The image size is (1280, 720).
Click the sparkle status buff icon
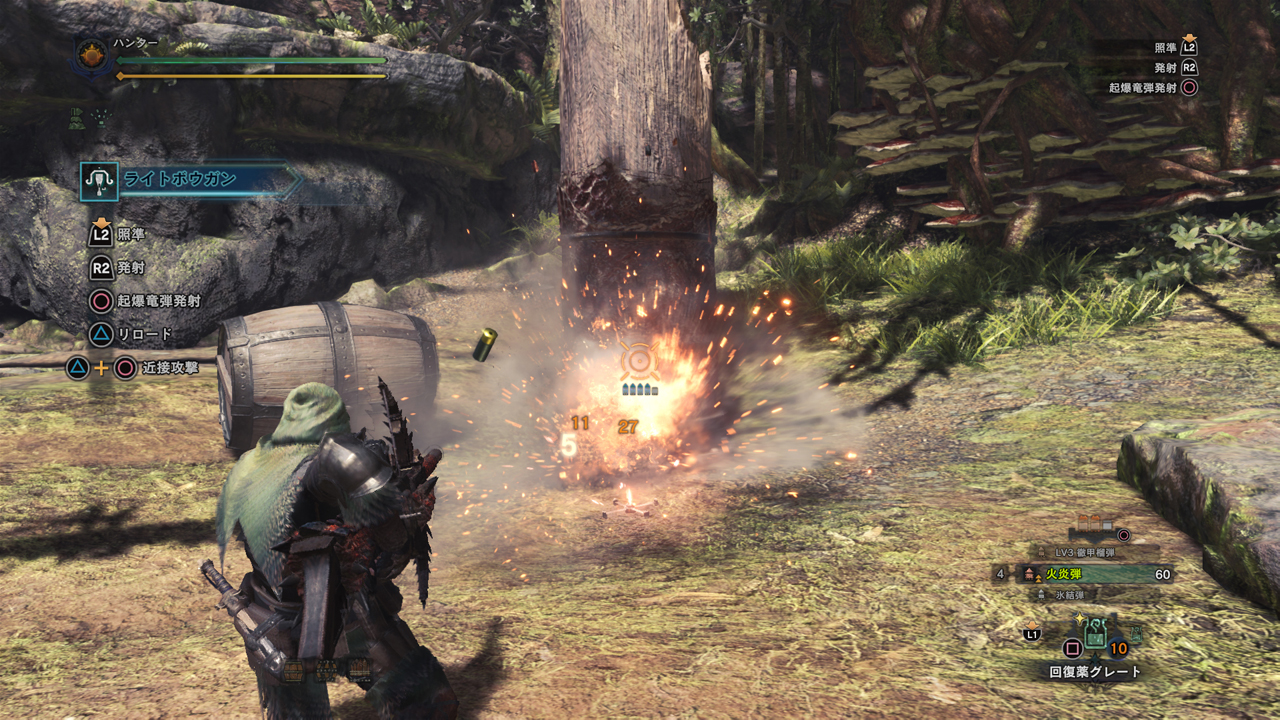coord(102,117)
